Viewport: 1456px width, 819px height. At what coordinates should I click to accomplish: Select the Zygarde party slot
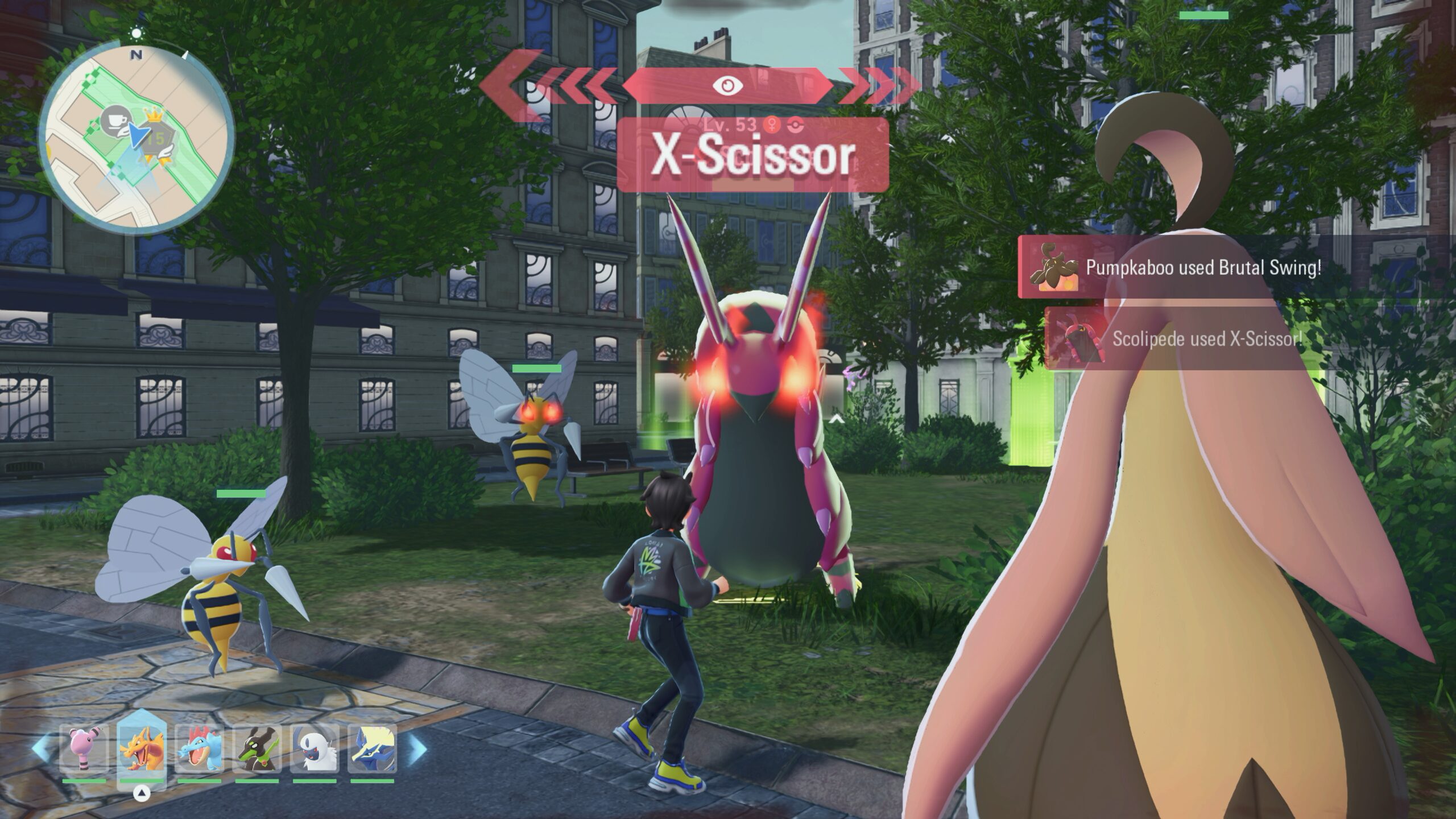click(257, 749)
